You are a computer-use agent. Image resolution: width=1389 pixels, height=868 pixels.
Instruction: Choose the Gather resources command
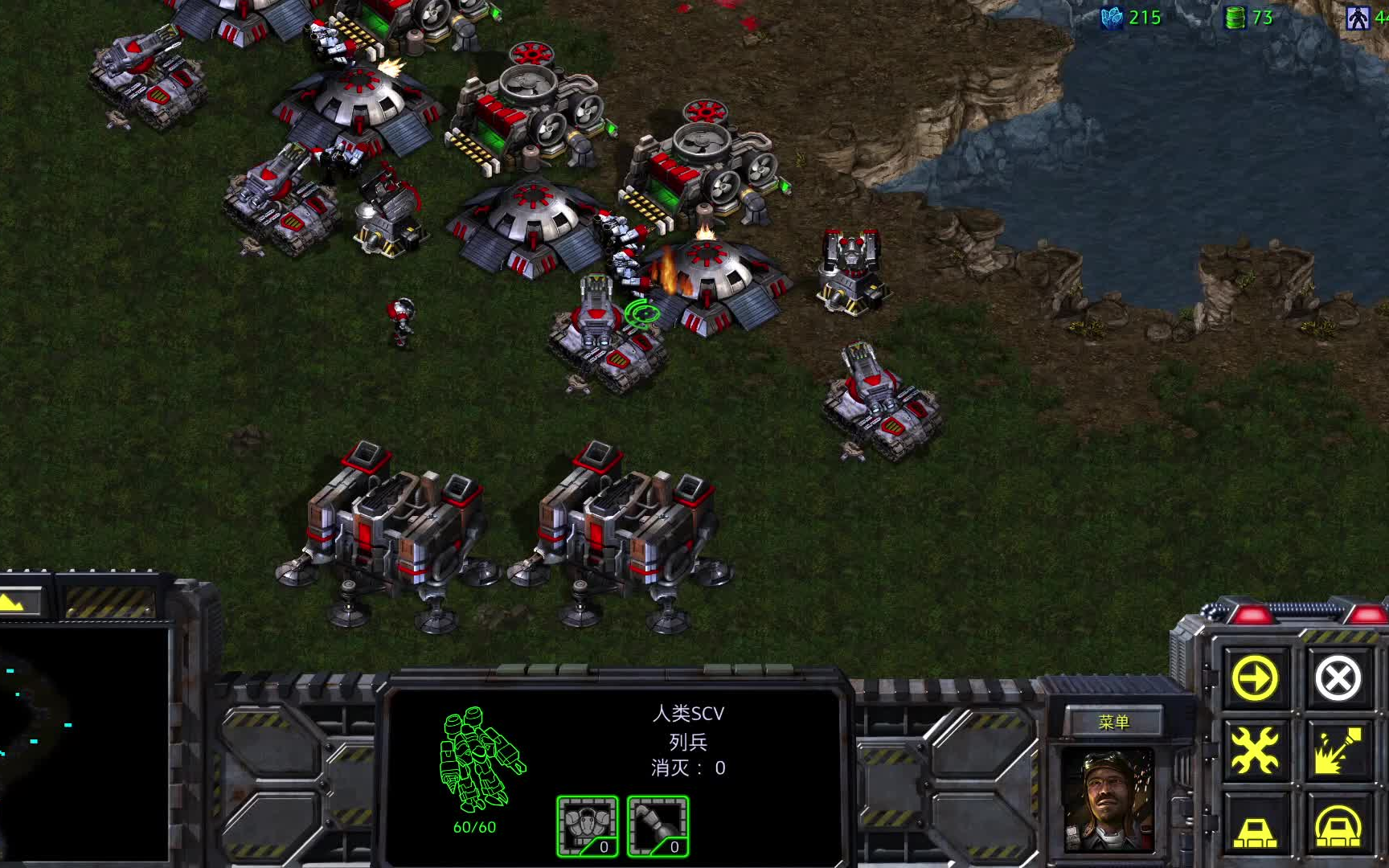[x=1338, y=751]
